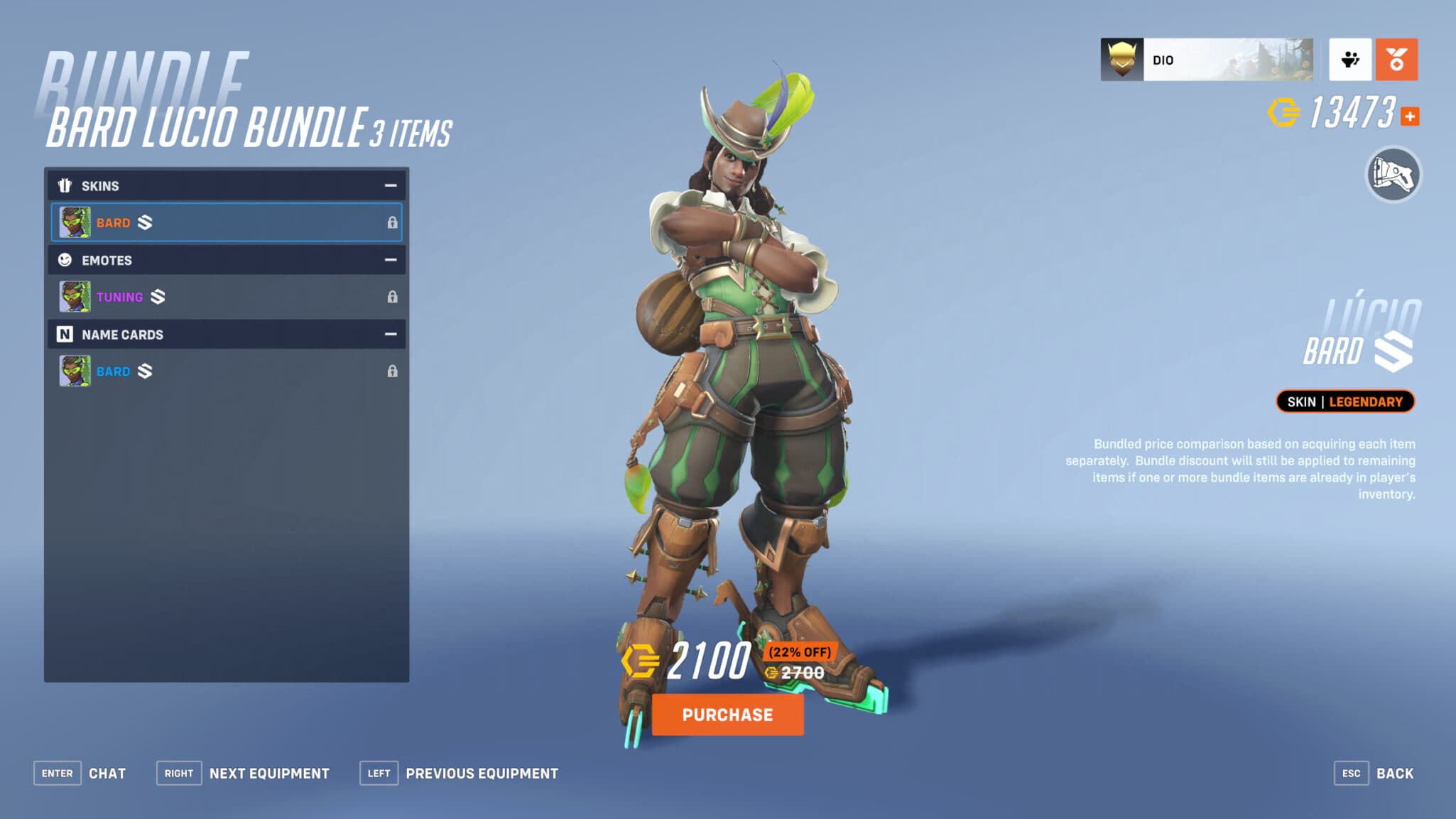Click the Shop S icon next to Tuning
The width and height of the screenshot is (1456, 819).
[x=159, y=297]
